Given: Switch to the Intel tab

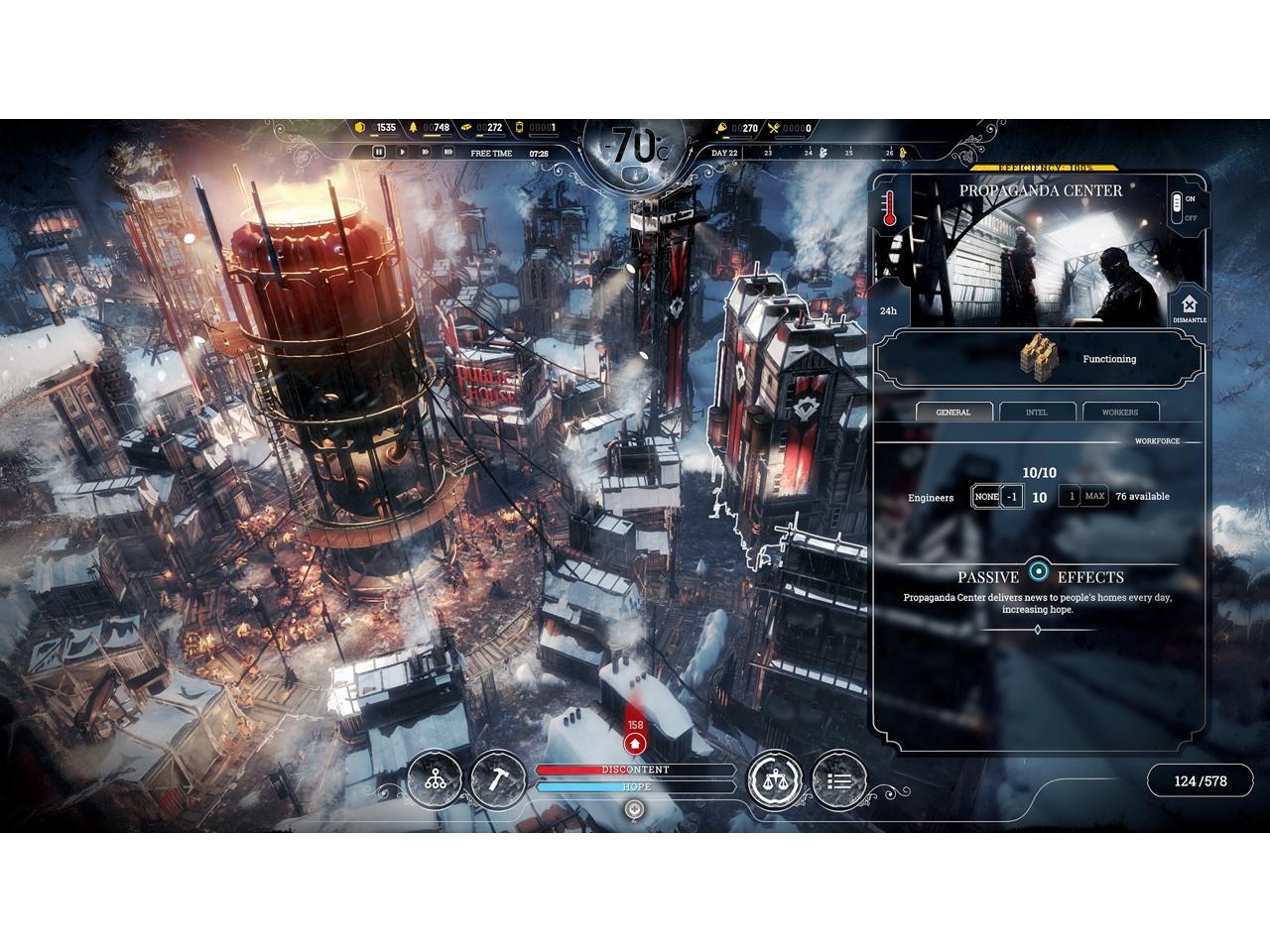Looking at the screenshot, I should pos(1036,412).
